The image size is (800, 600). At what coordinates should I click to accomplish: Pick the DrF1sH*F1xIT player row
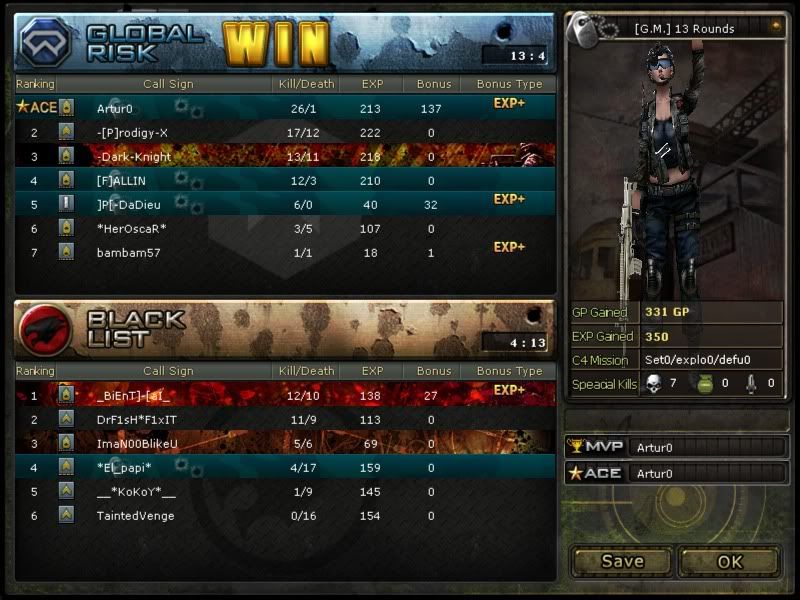pyautogui.click(x=285, y=419)
